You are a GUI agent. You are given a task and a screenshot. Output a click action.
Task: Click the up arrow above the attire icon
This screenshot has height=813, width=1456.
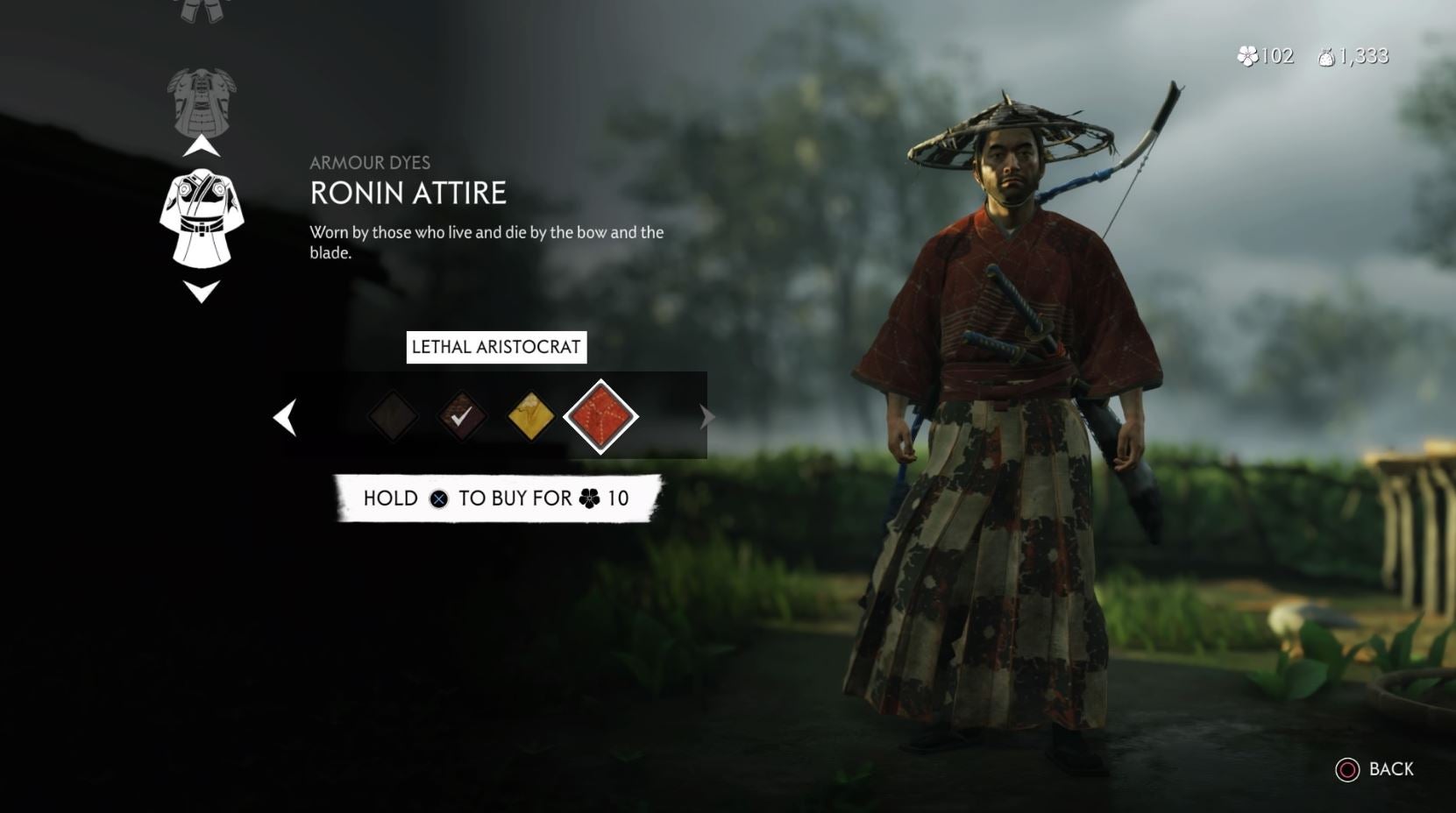click(x=200, y=145)
